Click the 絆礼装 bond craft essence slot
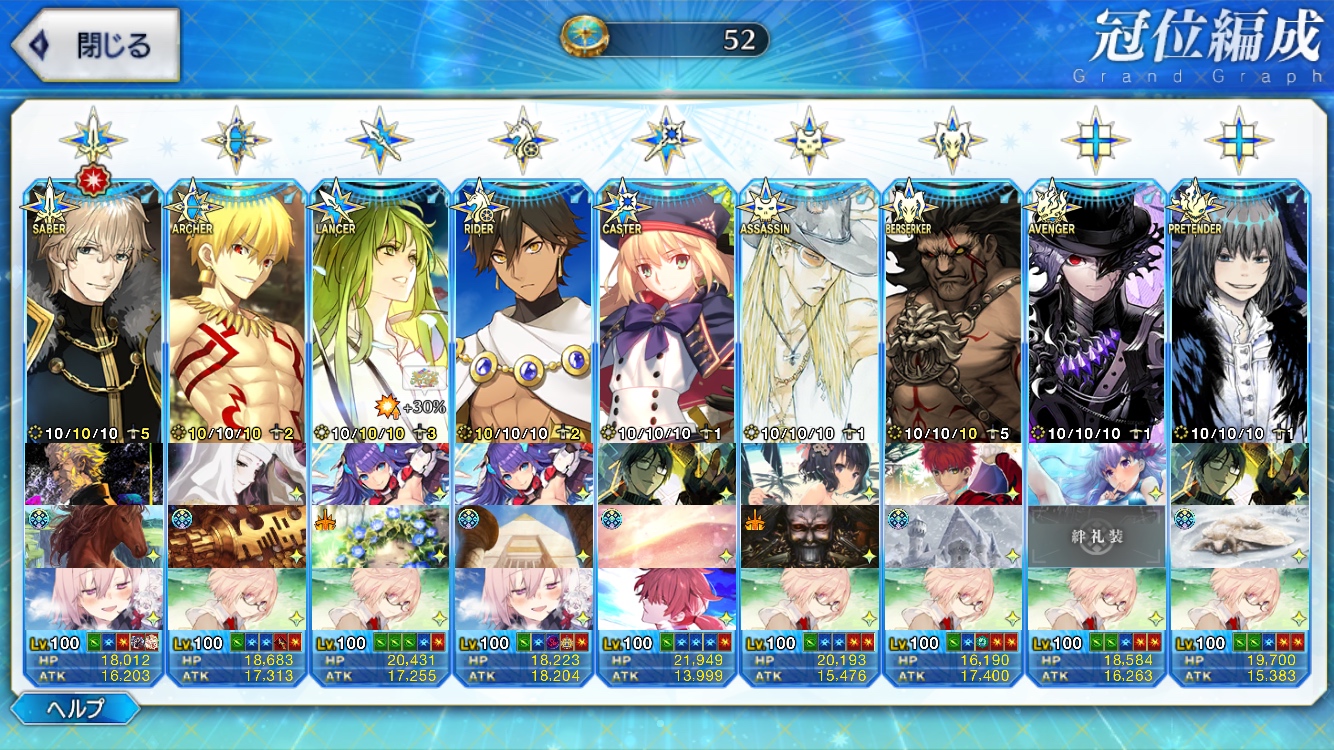This screenshot has height=750, width=1334. 1097,537
